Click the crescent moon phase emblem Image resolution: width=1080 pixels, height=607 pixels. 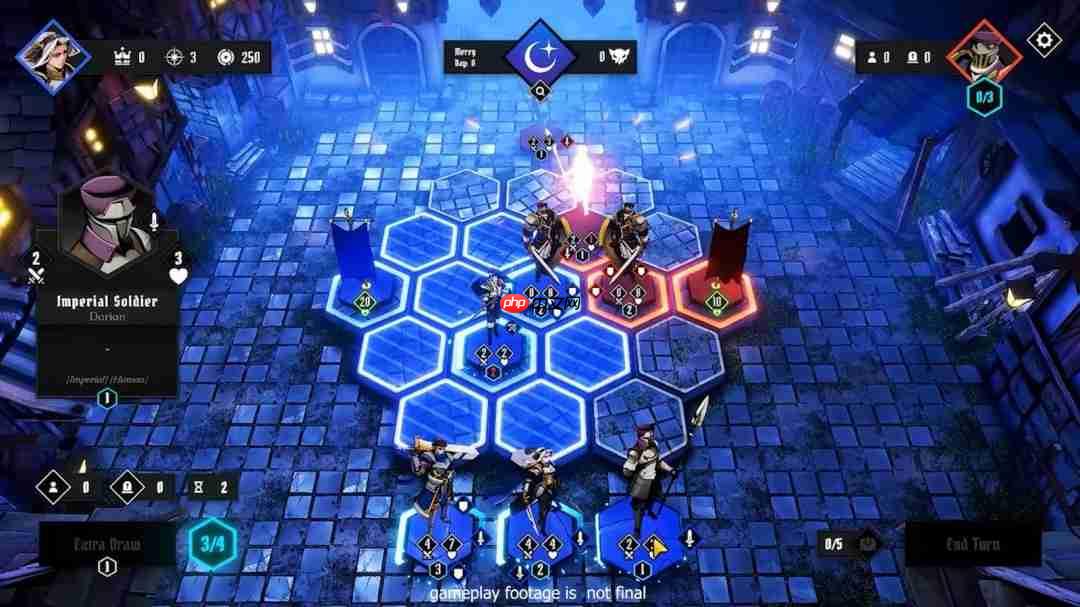[540, 55]
